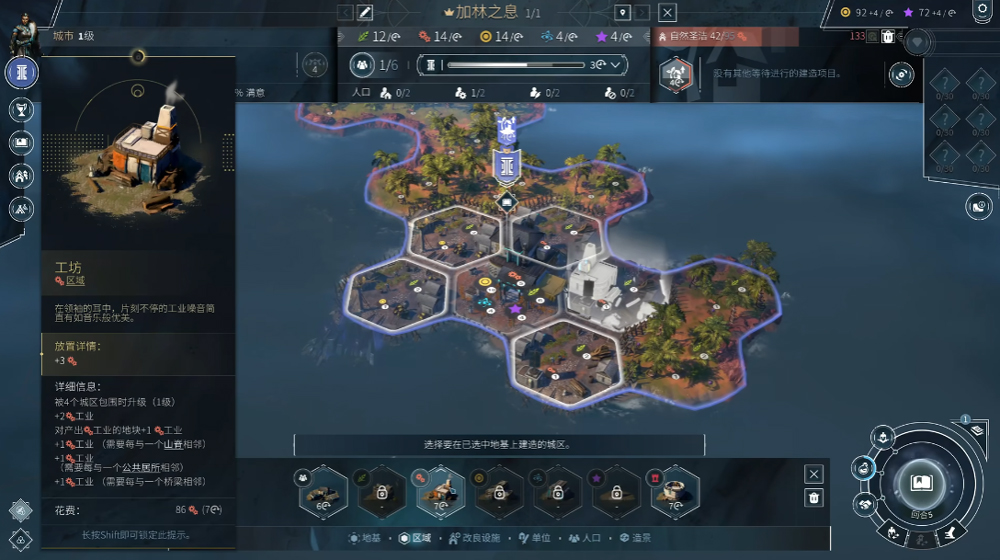Expand the production queue dropdown arrow
The image size is (1000, 560).
point(615,65)
